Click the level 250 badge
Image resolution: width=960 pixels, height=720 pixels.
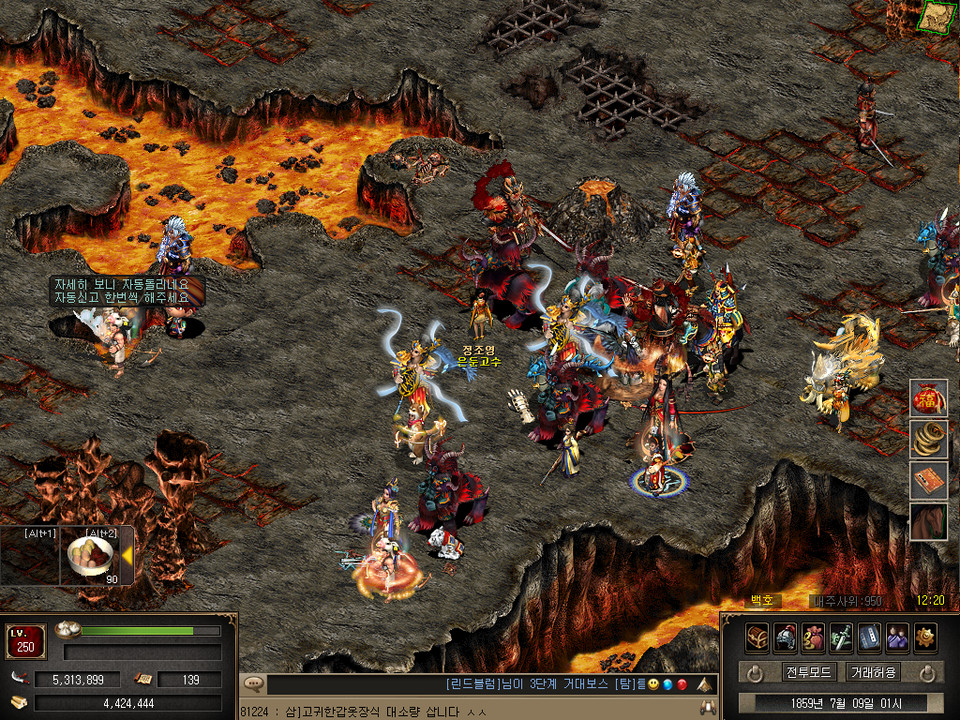pos(26,642)
